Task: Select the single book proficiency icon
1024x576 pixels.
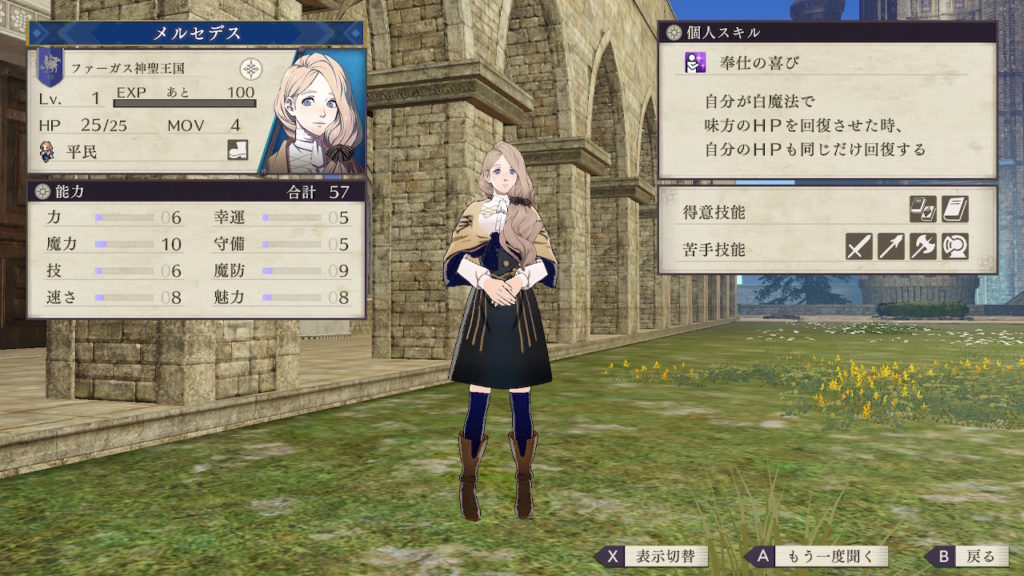Action: coord(954,209)
